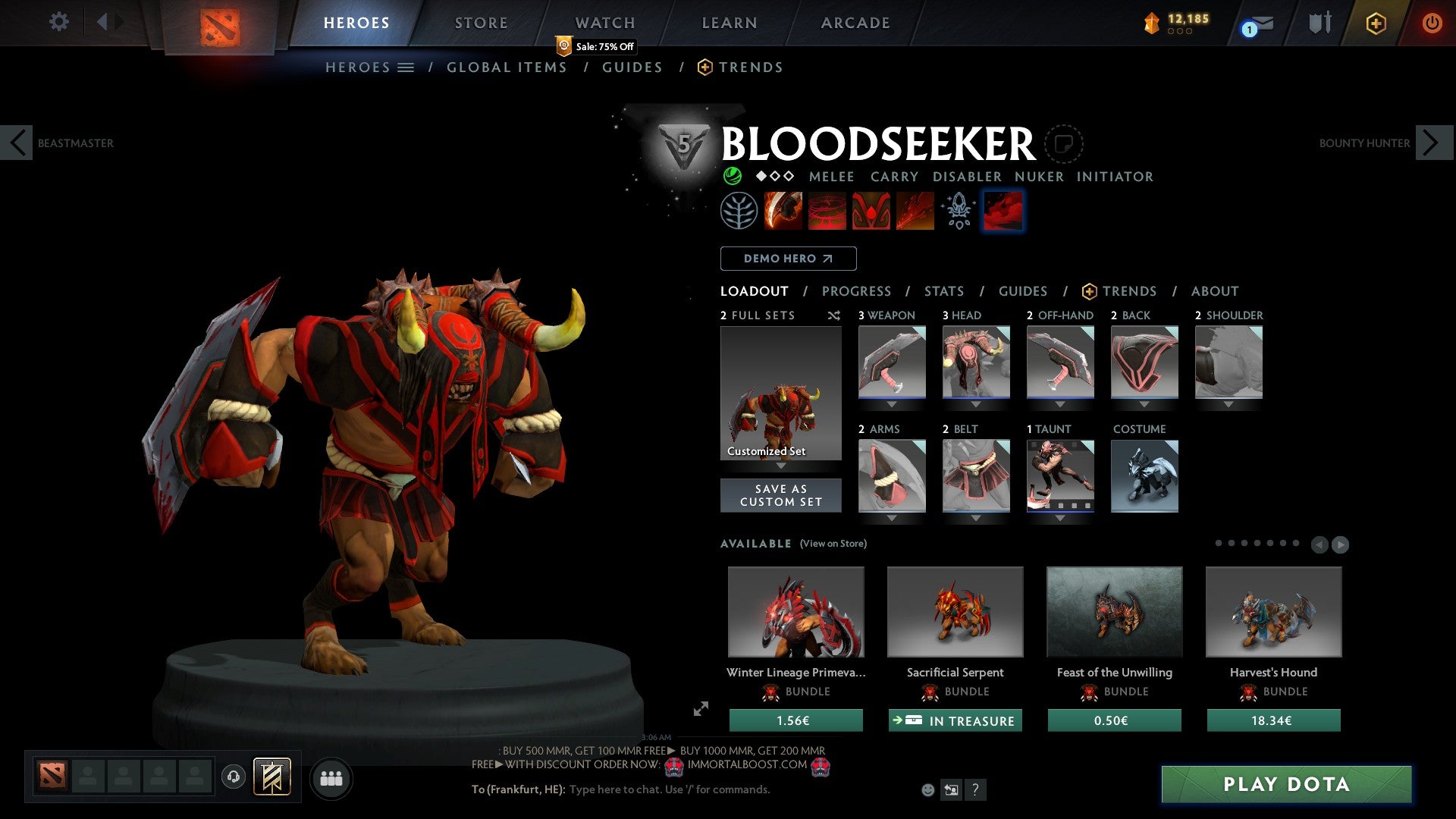The image size is (1456, 819).
Task: Open the friends list icon bottom left
Action: [331, 778]
